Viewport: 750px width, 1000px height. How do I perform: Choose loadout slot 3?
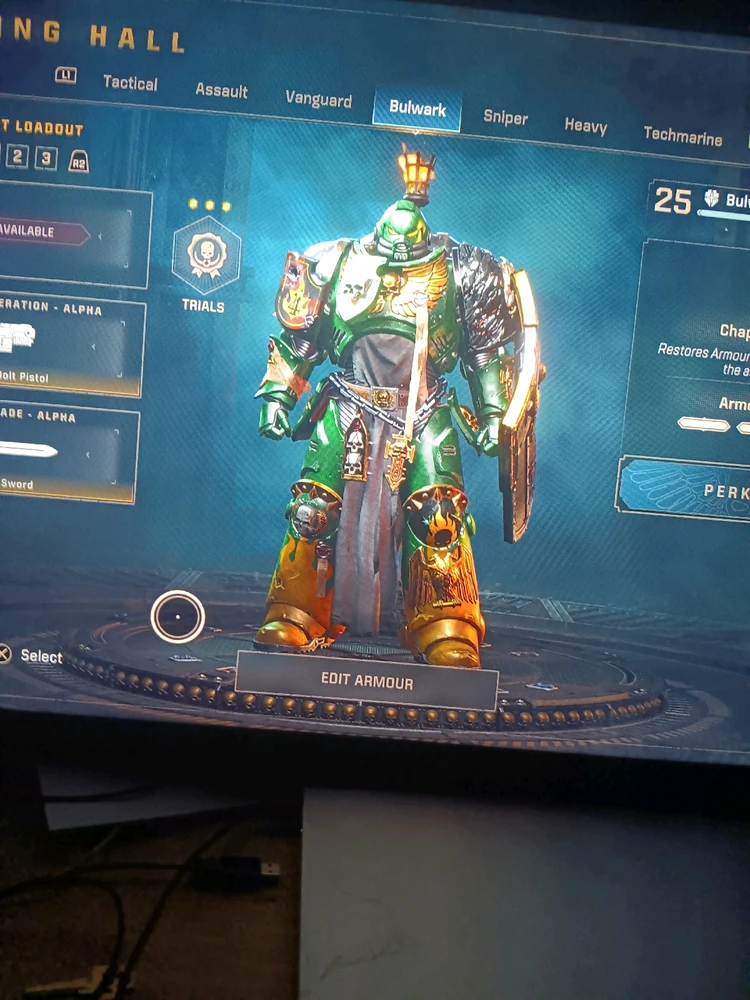47,159
